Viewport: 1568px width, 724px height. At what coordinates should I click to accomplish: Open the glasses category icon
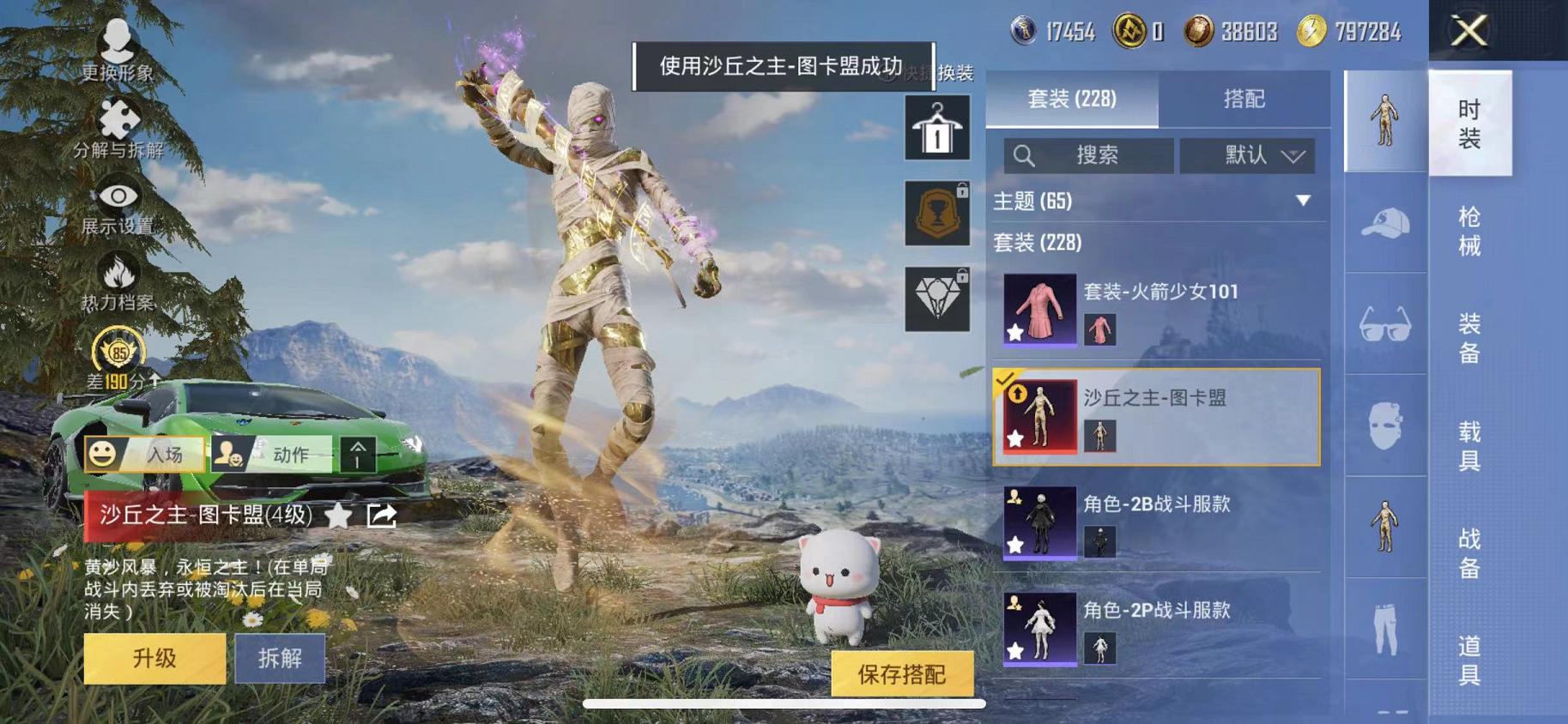click(1385, 325)
